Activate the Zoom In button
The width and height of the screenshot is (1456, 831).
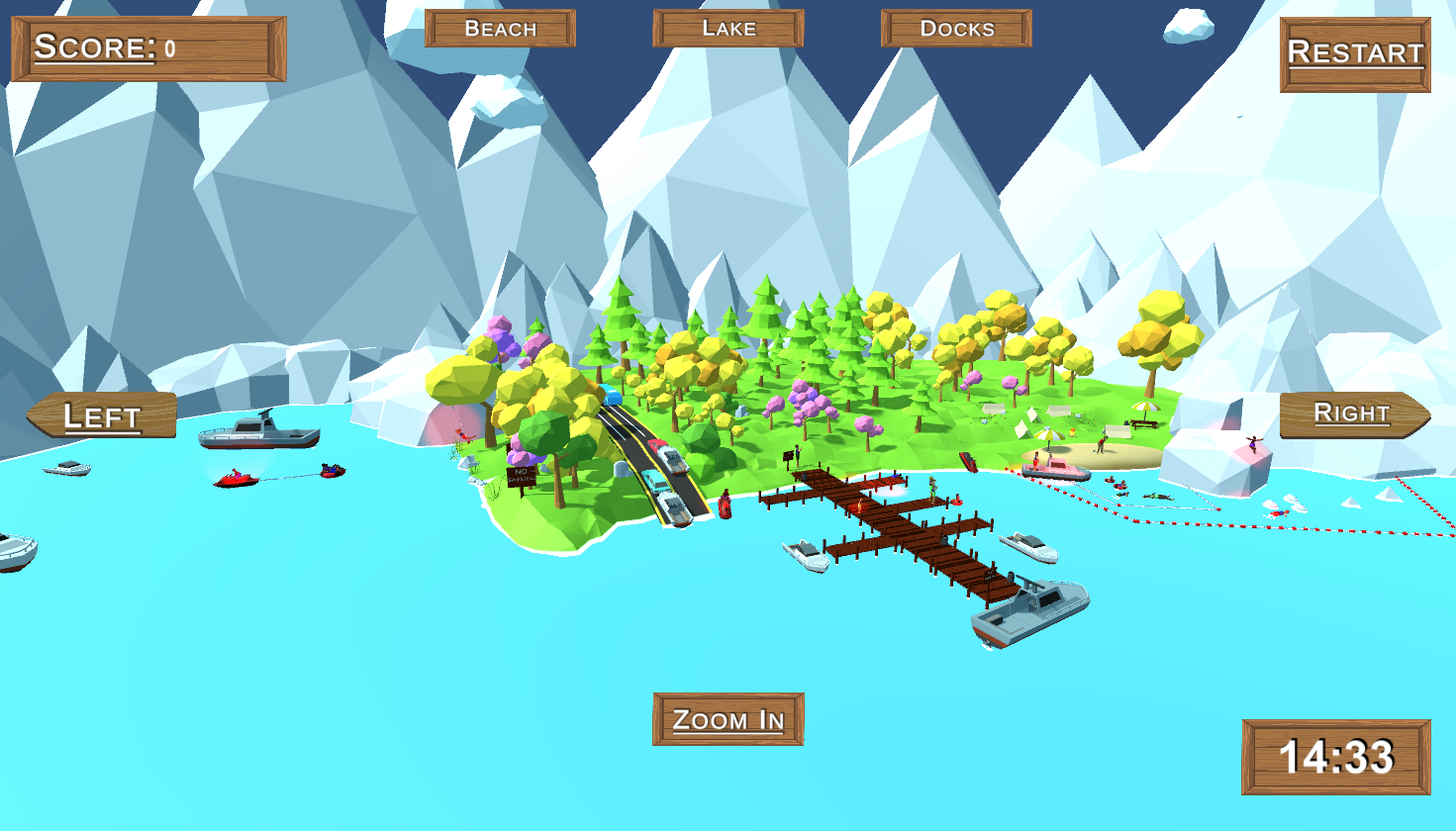(728, 719)
